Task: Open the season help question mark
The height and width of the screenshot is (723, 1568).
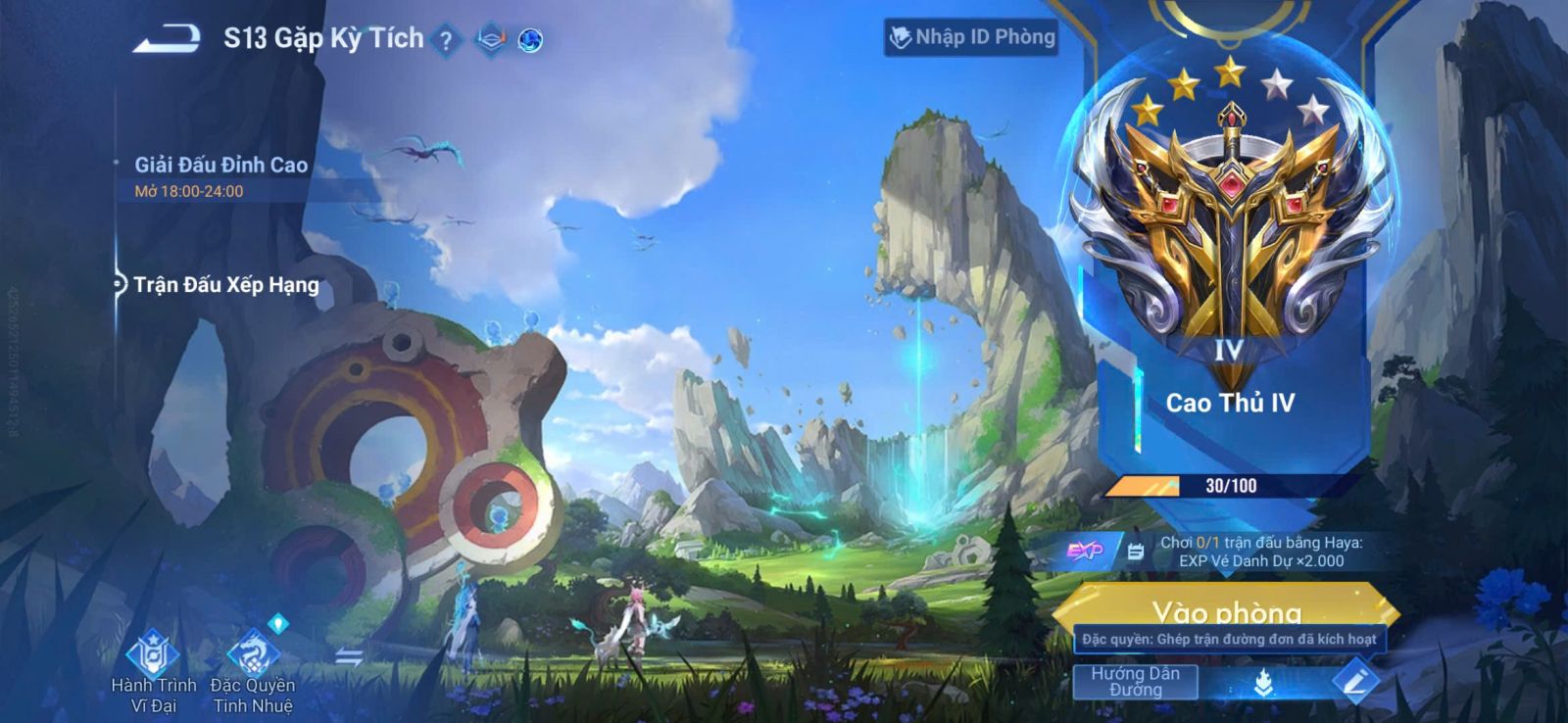Action: 446,41
